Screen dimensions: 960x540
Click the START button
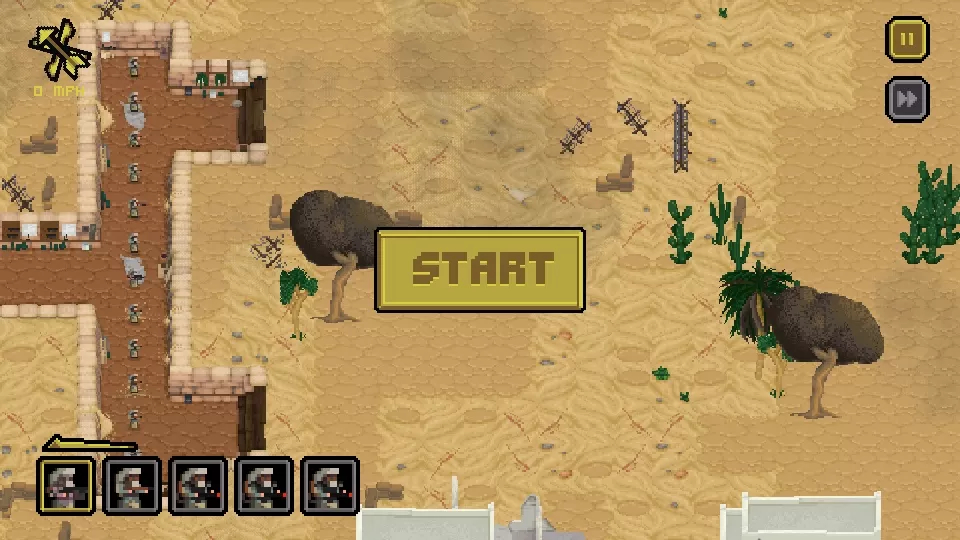(x=480, y=270)
